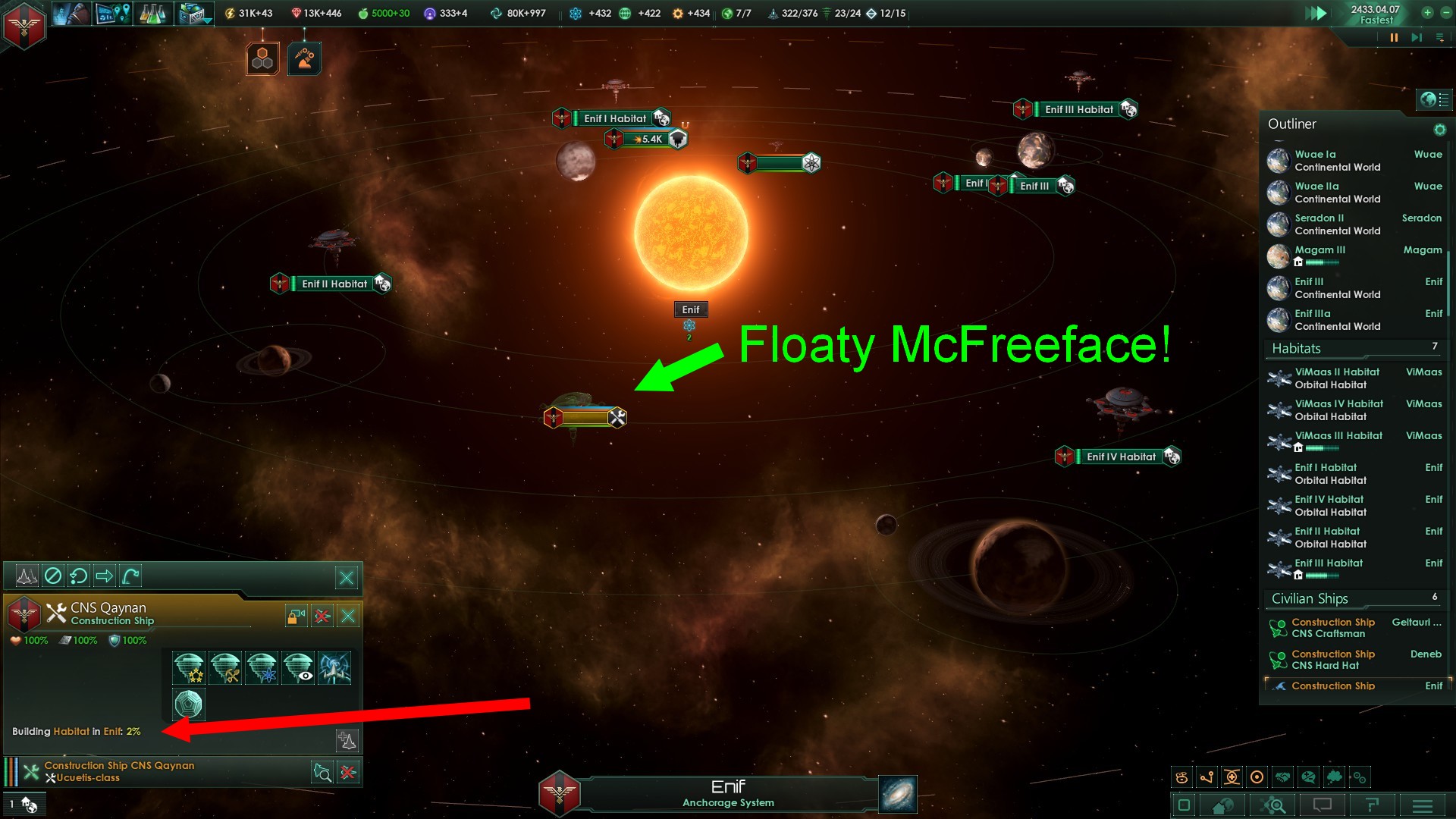Open the technology flasks panel at top left
Viewport: 1456px width, 819px height.
(153, 13)
